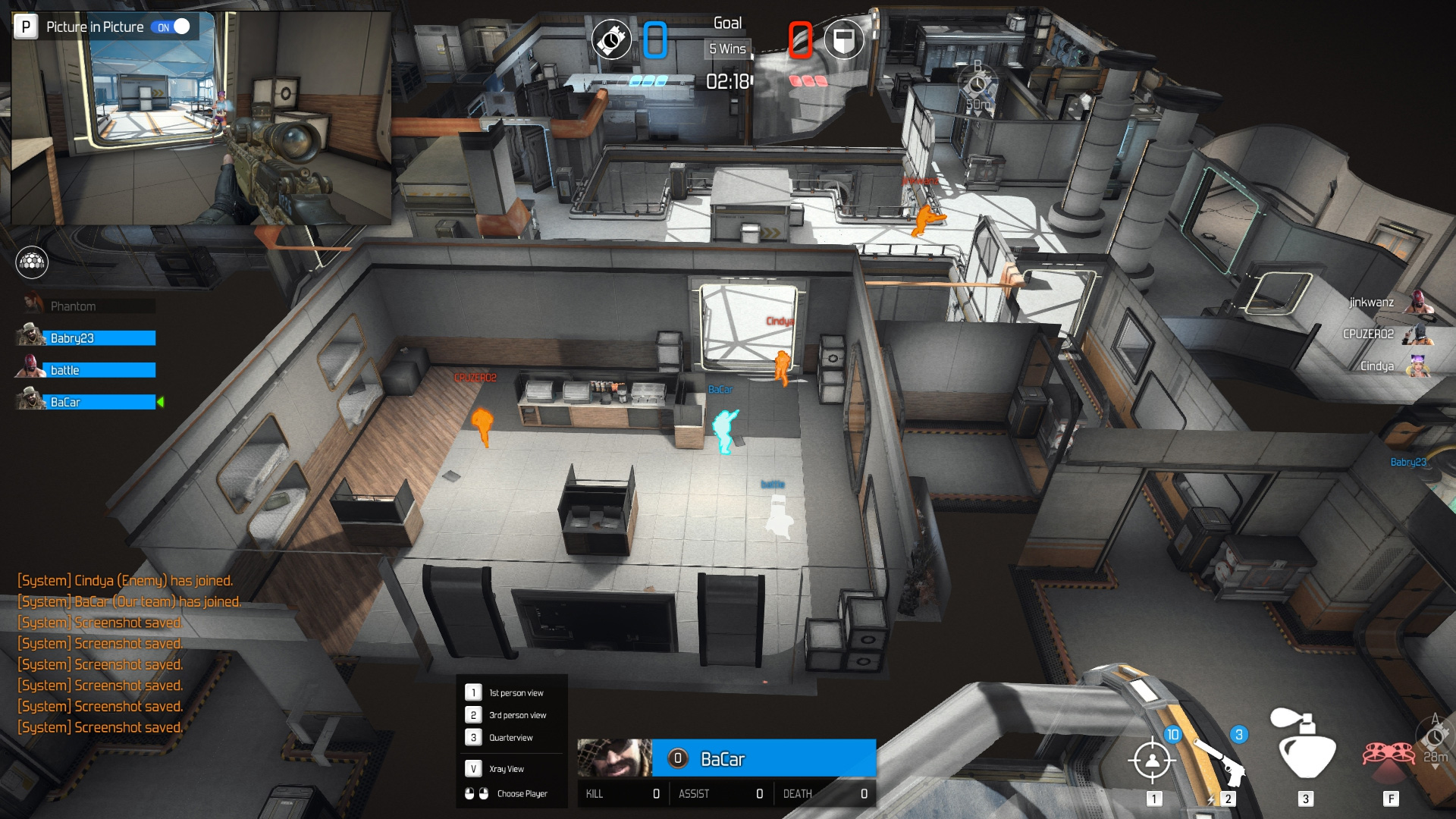Spectate enemy jinkwanz from the enemy list
This screenshot has height=819, width=1456.
(1388, 303)
